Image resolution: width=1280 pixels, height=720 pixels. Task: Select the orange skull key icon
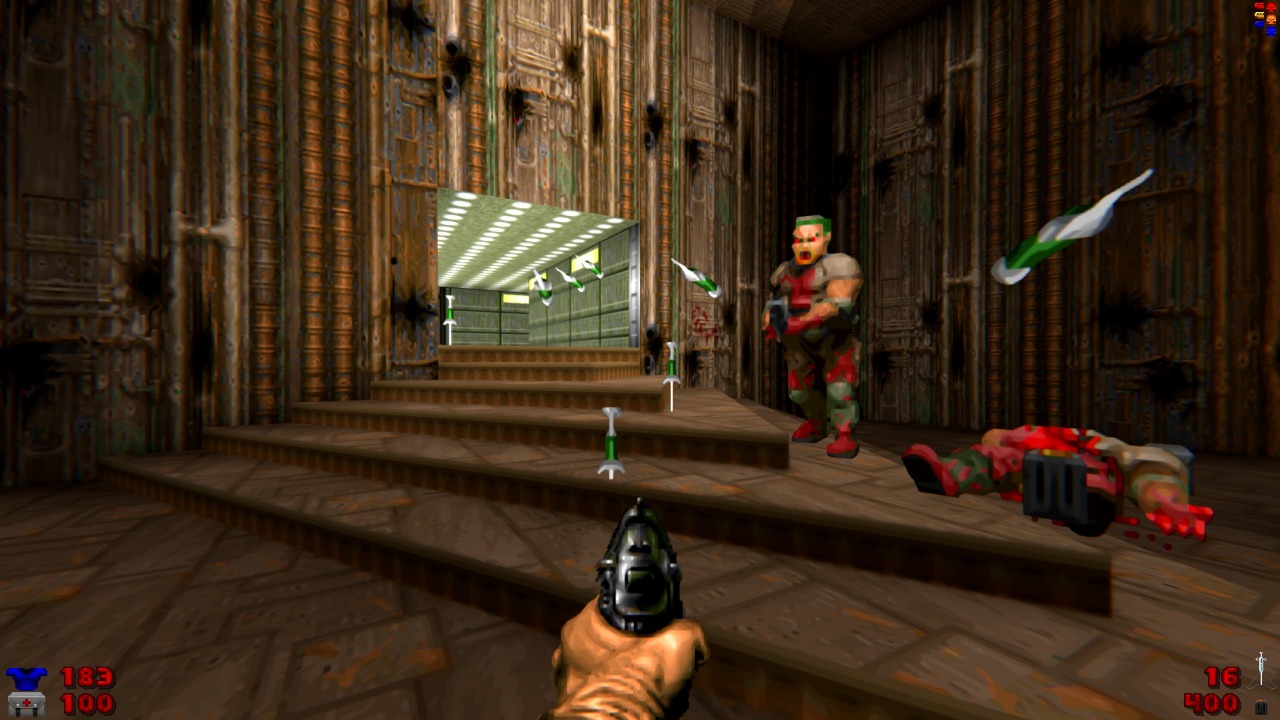1271,19
